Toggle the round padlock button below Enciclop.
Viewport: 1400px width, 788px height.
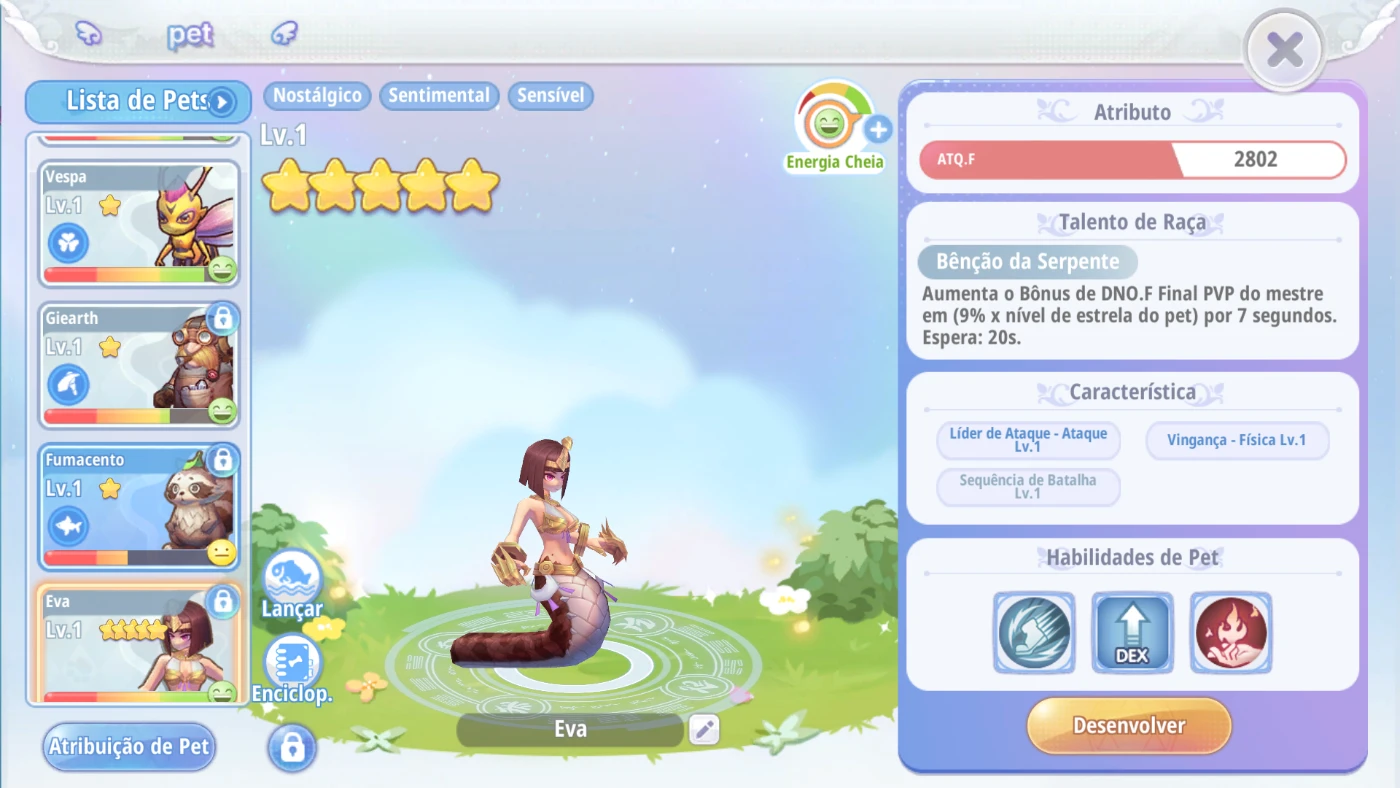pyautogui.click(x=292, y=747)
